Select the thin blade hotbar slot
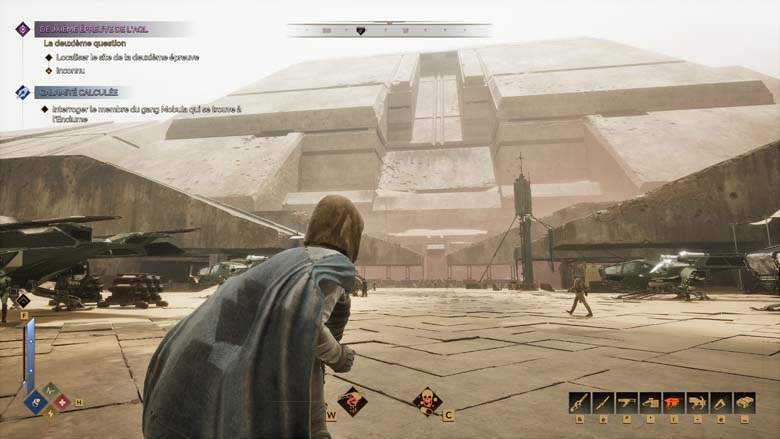 pos(602,402)
